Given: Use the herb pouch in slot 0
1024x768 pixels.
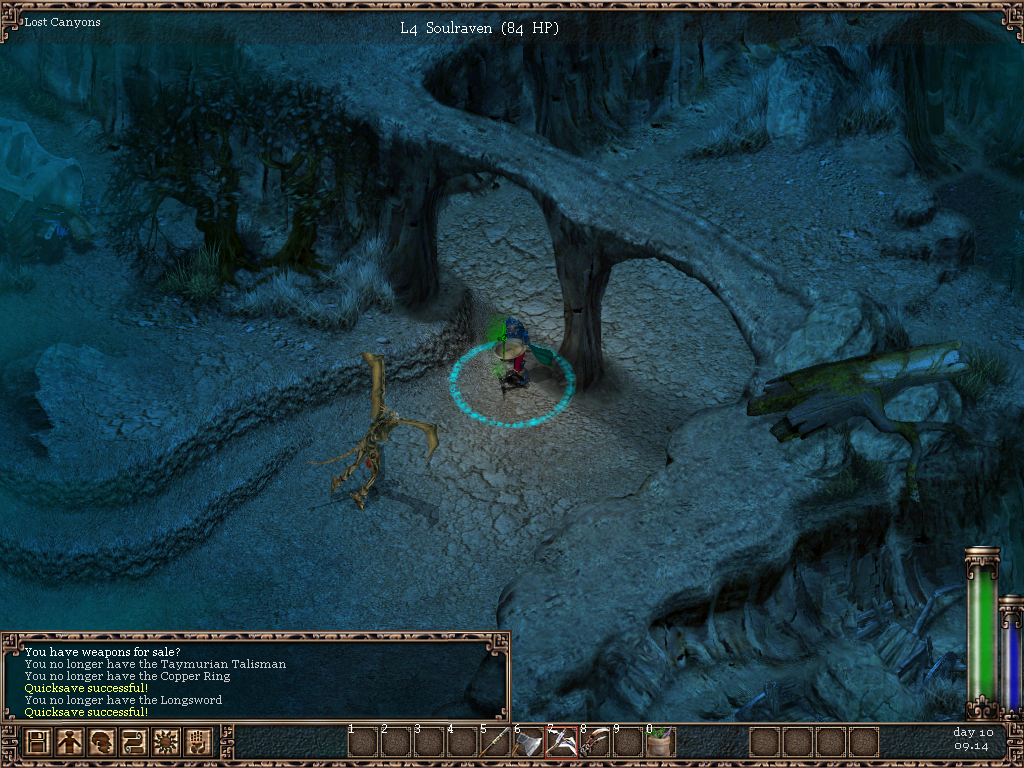Looking at the screenshot, I should [660, 742].
